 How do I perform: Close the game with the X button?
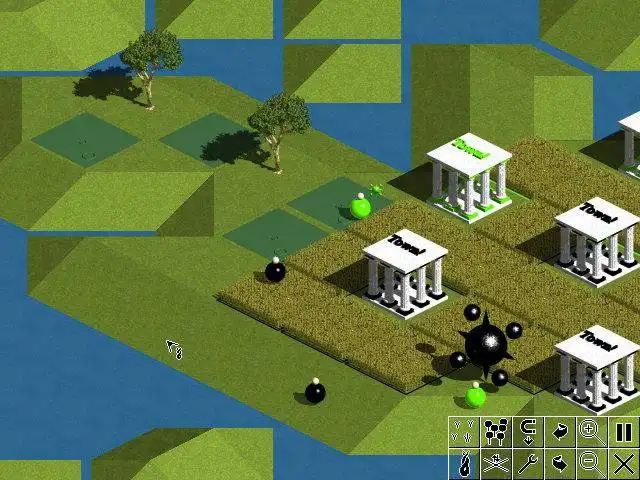[x=623, y=463]
